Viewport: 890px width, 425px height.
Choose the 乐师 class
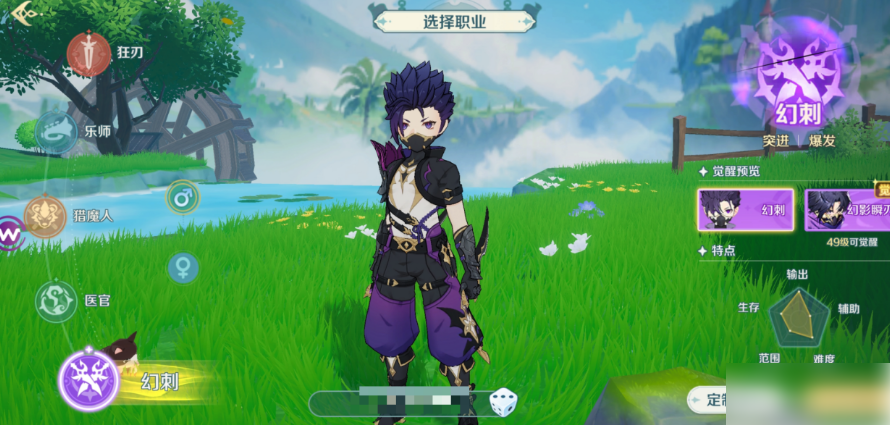[x=56, y=130]
